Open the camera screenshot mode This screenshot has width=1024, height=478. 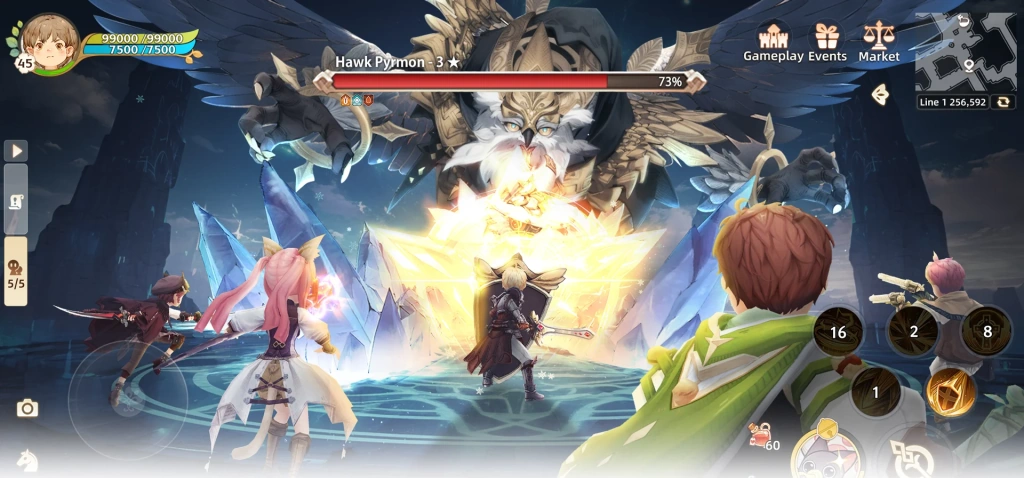[27, 408]
